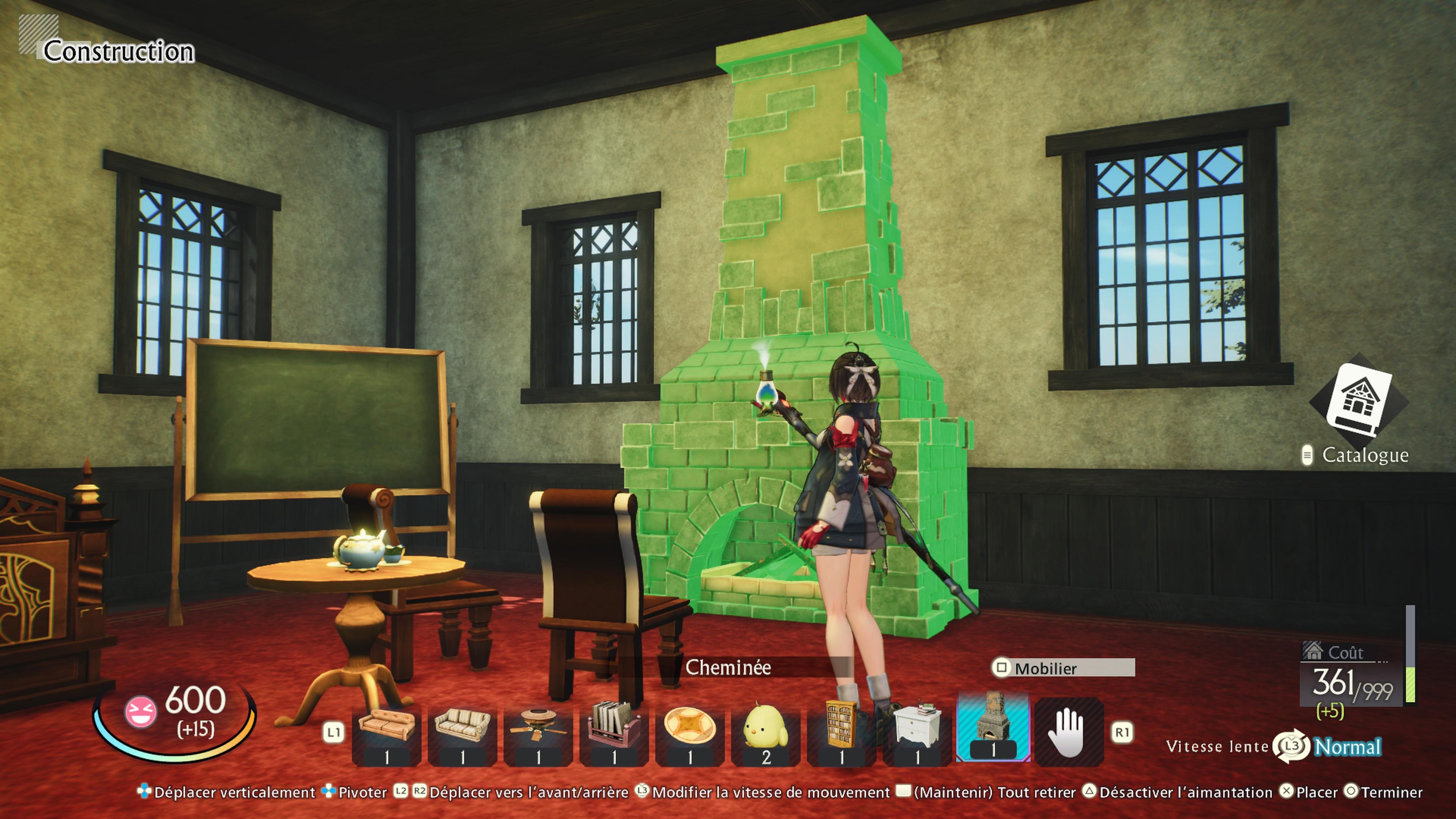Select the book rack slot
Image resolution: width=1456 pixels, height=819 pixels.
click(x=614, y=733)
